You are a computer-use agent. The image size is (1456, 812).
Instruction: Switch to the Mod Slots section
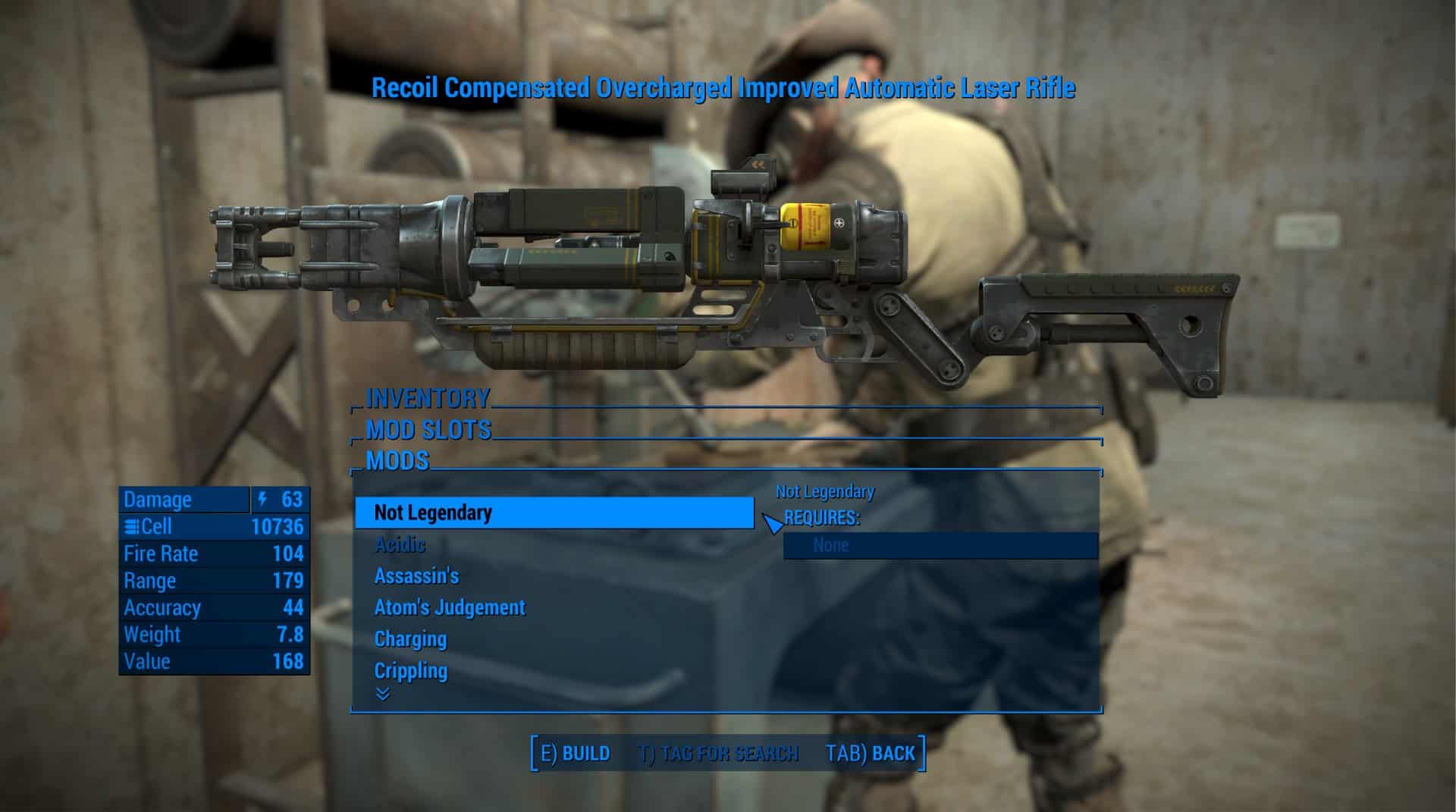[428, 430]
